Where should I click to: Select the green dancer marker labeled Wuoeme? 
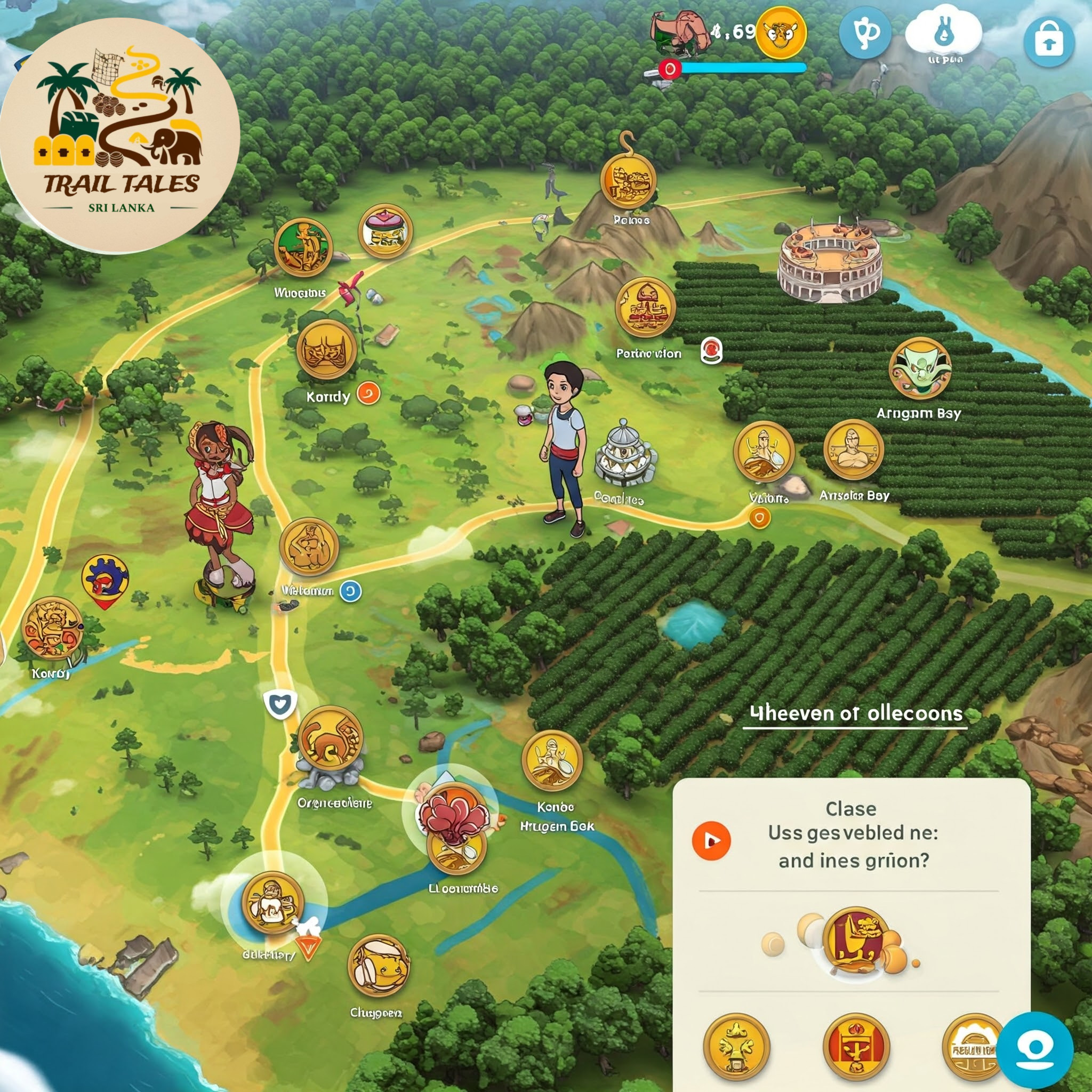[303, 247]
